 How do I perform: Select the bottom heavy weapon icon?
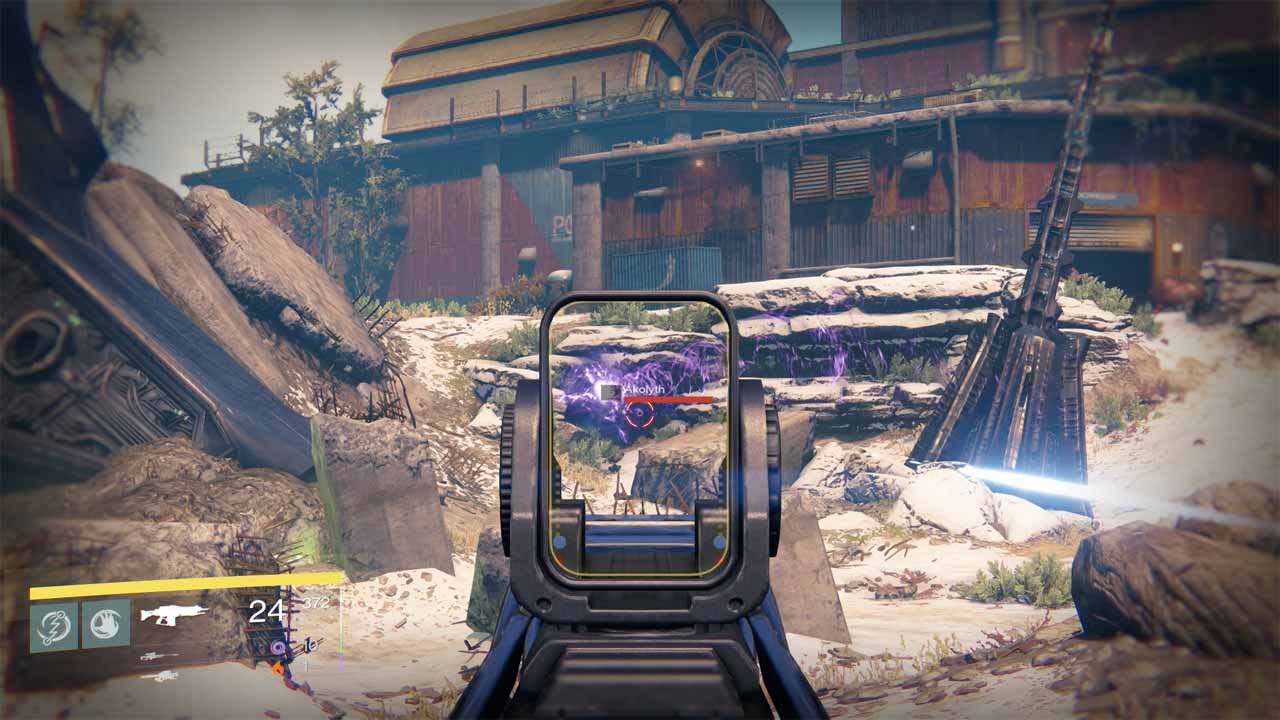pyautogui.click(x=160, y=677)
